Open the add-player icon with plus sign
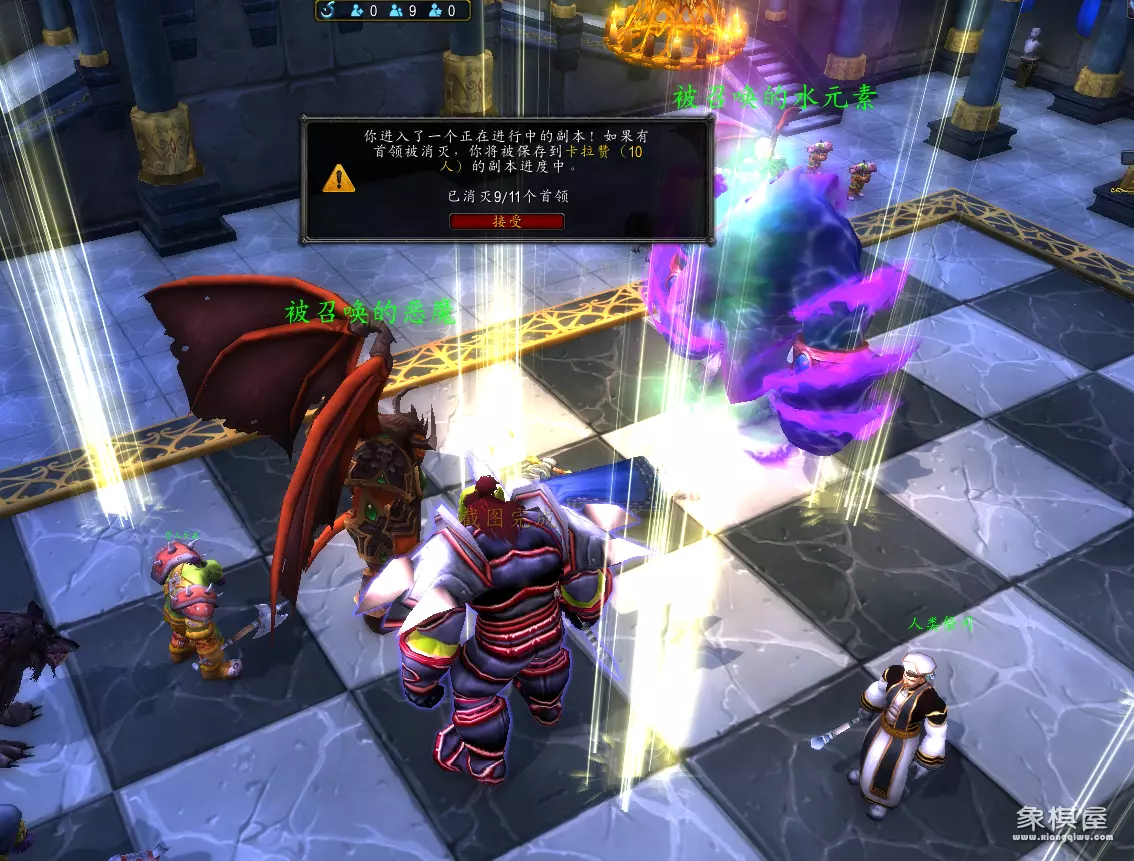Screen dimensions: 1134x861 pyautogui.click(x=357, y=11)
